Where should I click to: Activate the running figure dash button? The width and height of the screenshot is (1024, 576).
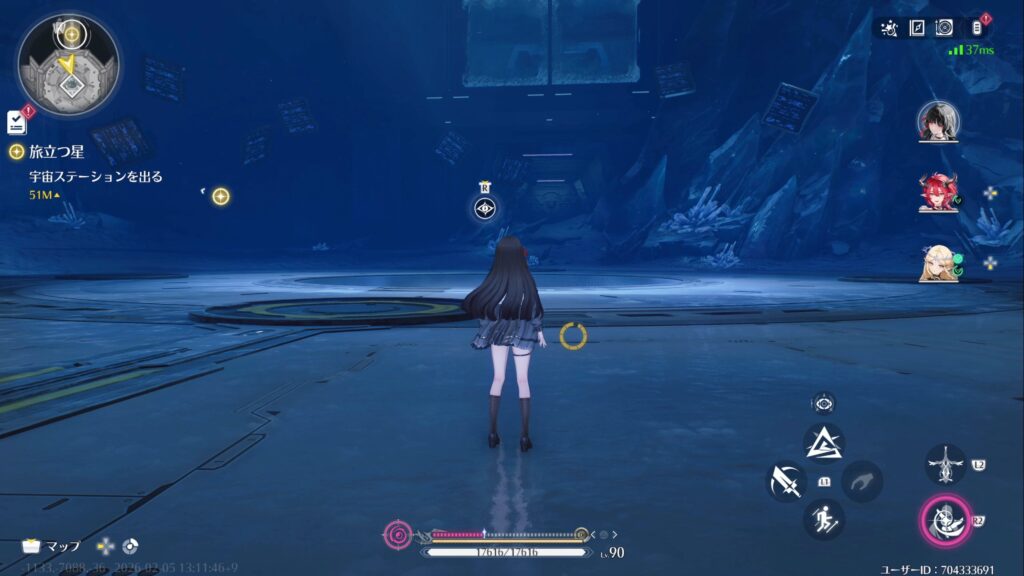click(824, 519)
